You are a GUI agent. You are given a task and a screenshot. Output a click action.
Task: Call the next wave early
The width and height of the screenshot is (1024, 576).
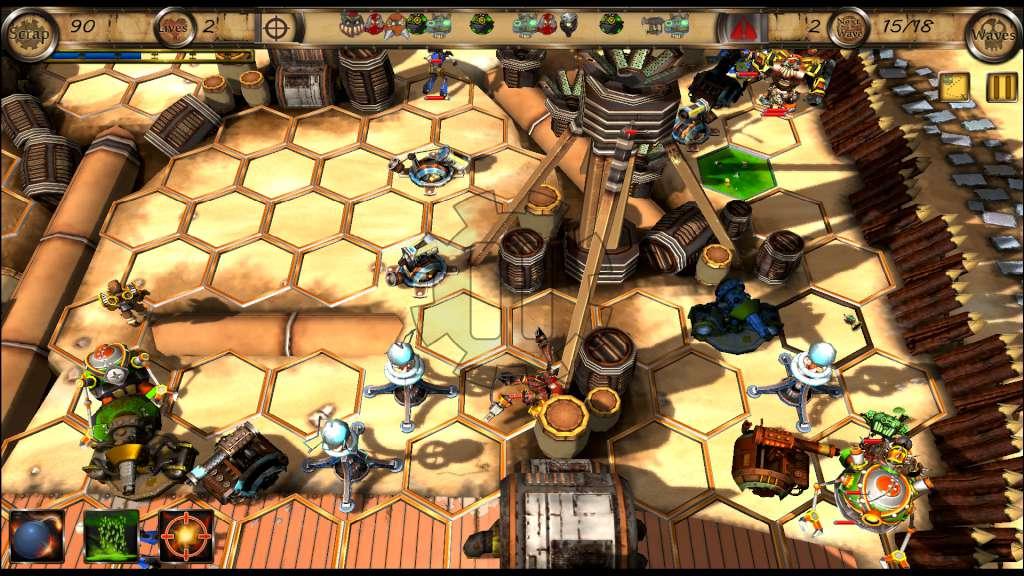[848, 28]
